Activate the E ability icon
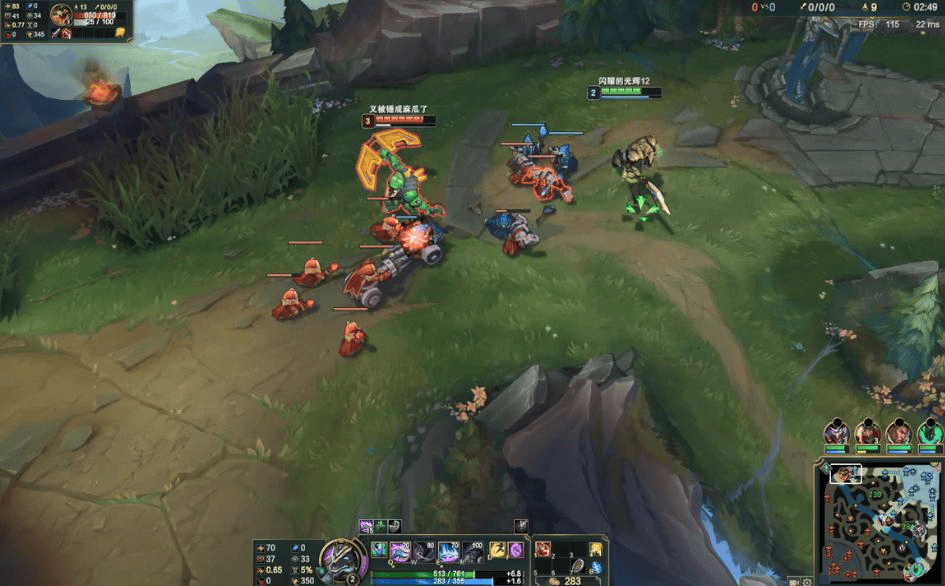This screenshot has width=945, height=586. [448, 550]
